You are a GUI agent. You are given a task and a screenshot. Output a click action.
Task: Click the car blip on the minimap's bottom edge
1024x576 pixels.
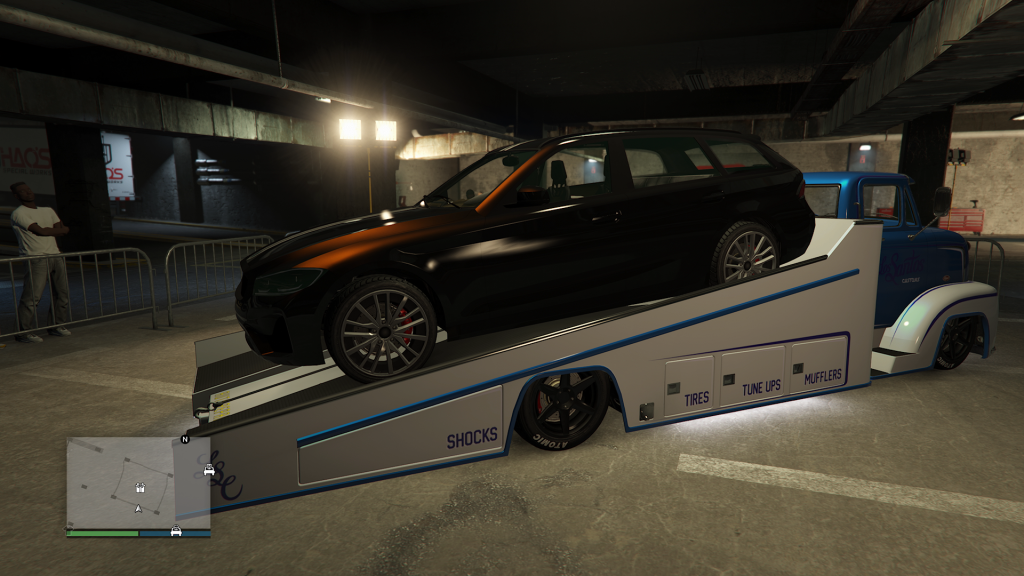pos(176,530)
